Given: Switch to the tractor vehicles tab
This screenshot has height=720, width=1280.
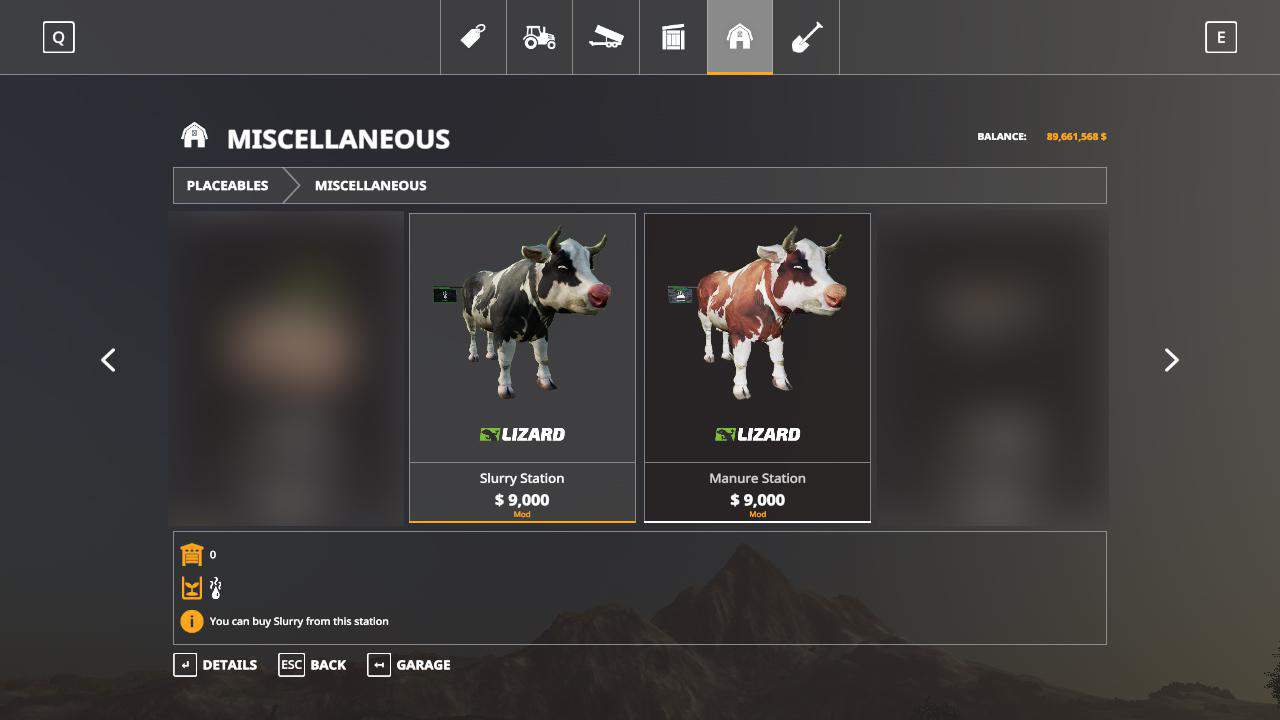Looking at the screenshot, I should click(x=539, y=38).
